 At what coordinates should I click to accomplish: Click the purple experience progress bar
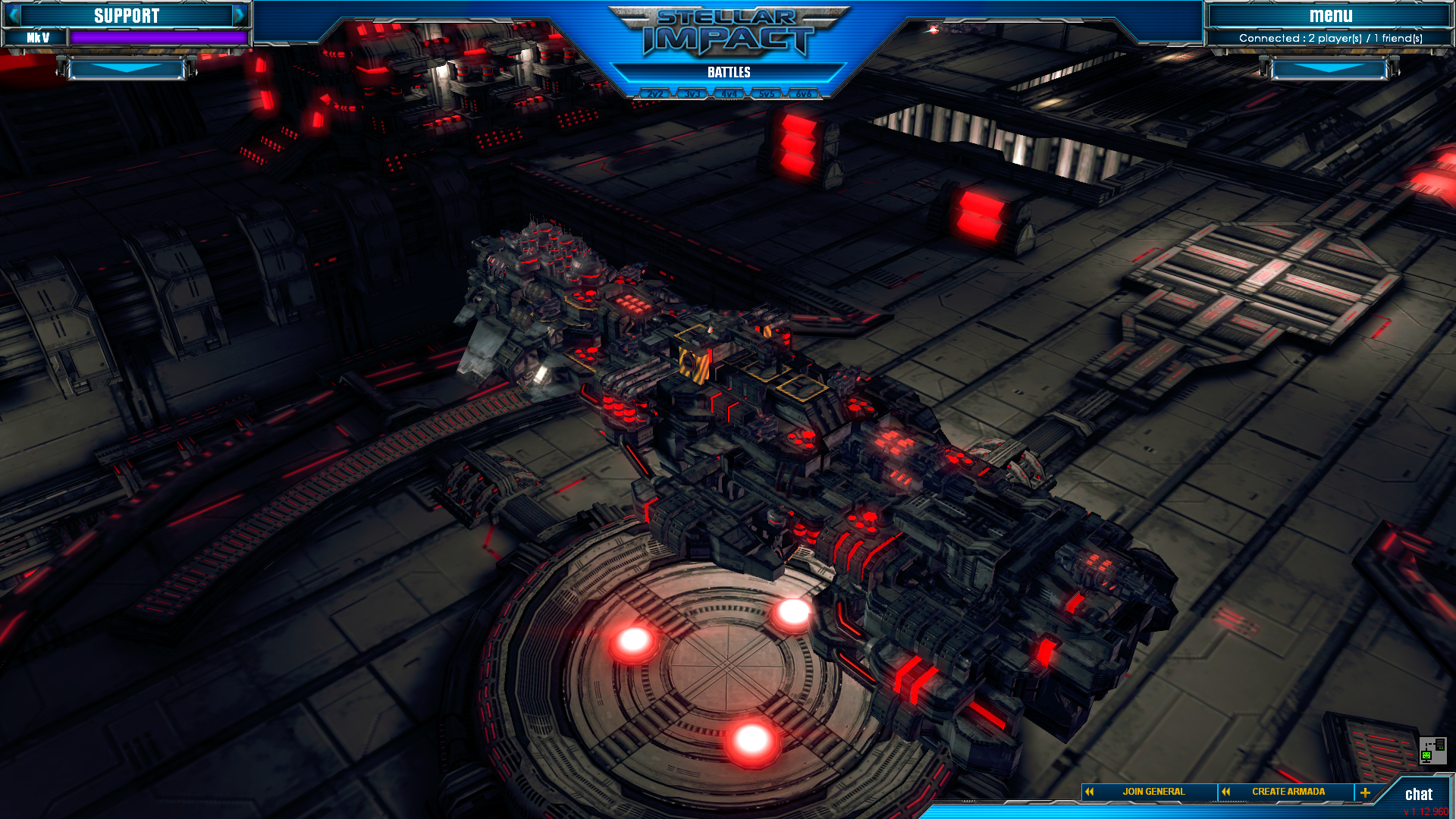coord(159,36)
